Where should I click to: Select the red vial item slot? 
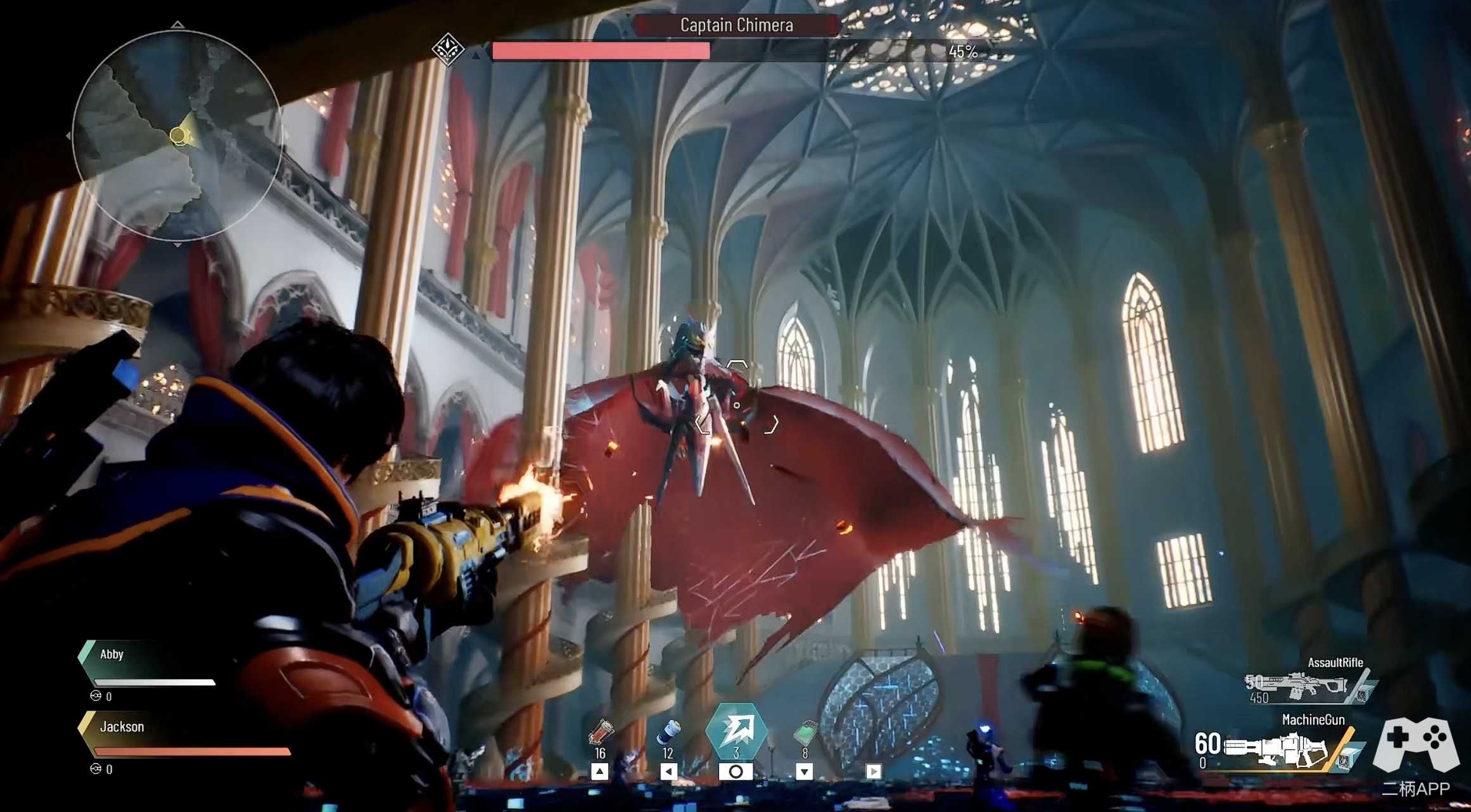(x=600, y=733)
